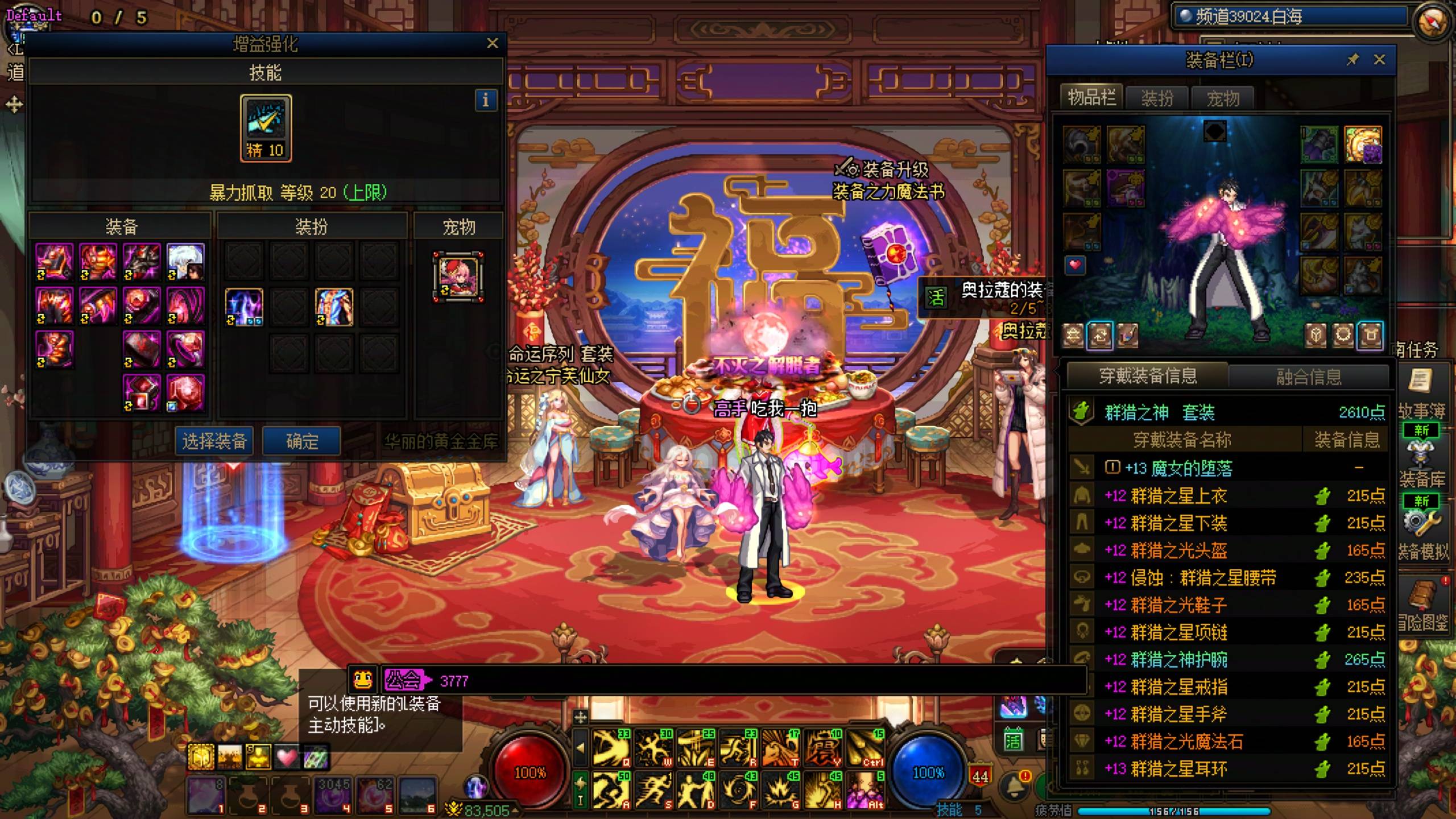1456x819 pixels.
Task: Show the 穿戴装备信息 tab
Action: click(1148, 376)
